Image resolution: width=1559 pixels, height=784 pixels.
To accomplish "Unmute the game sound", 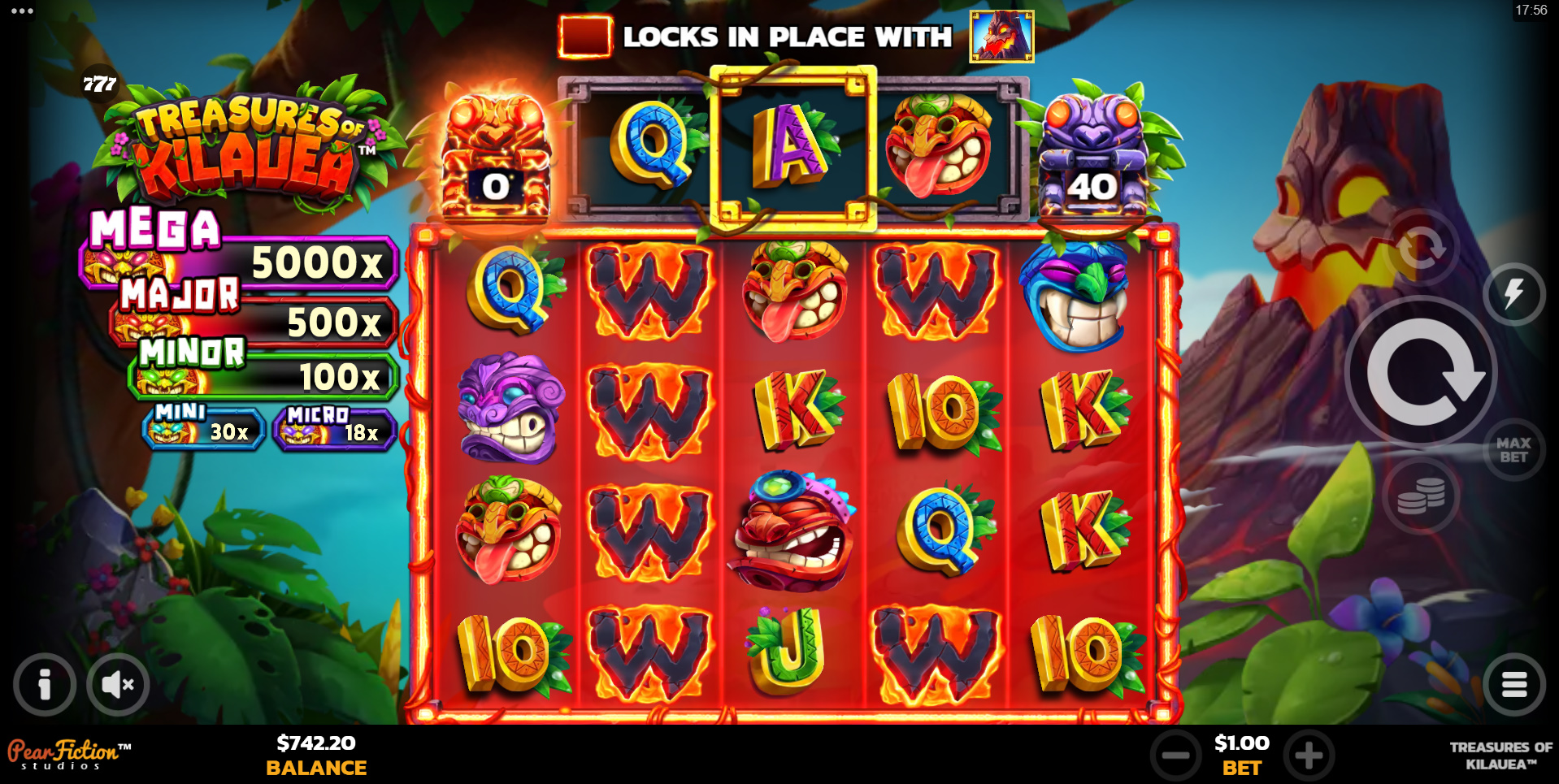I will pos(118,684).
